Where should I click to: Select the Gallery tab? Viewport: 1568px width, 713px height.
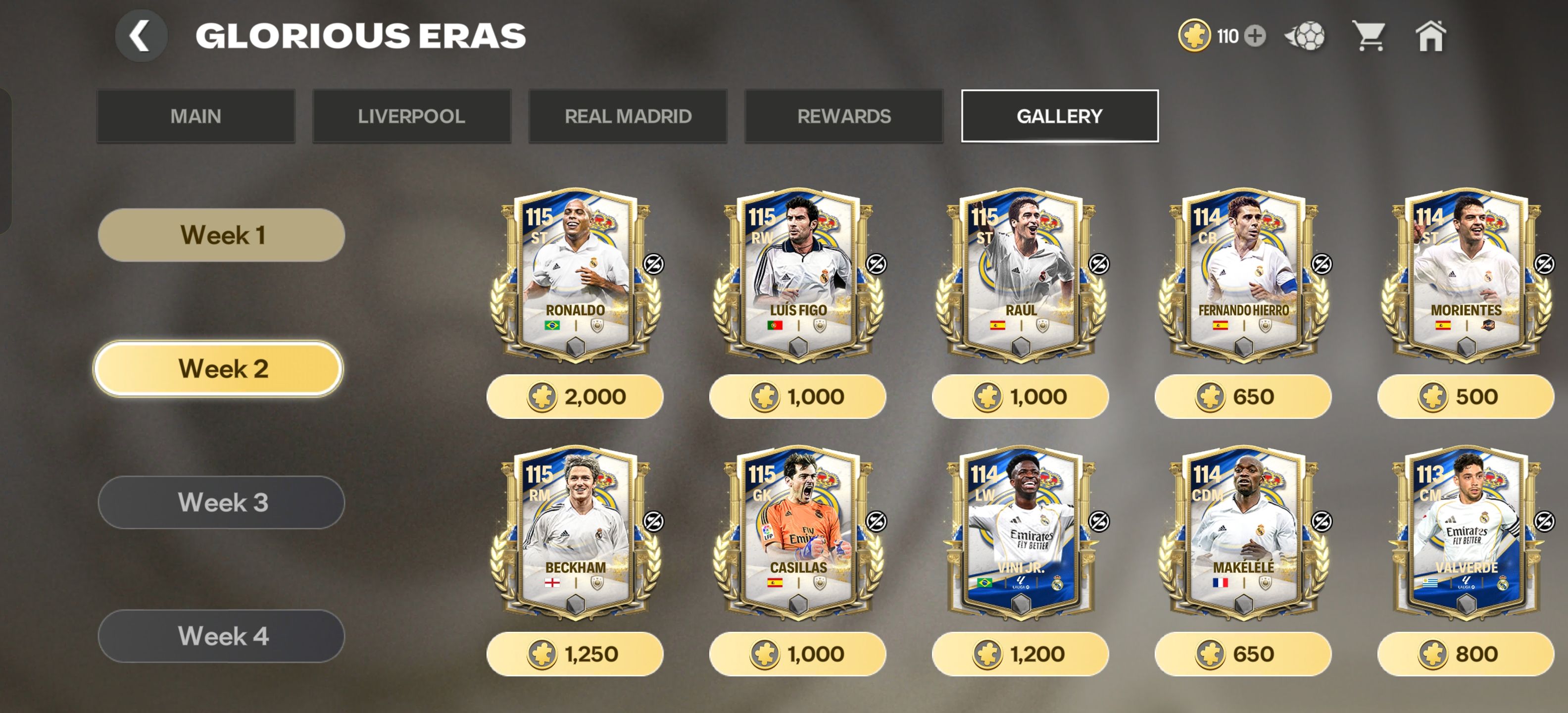[x=1059, y=116]
